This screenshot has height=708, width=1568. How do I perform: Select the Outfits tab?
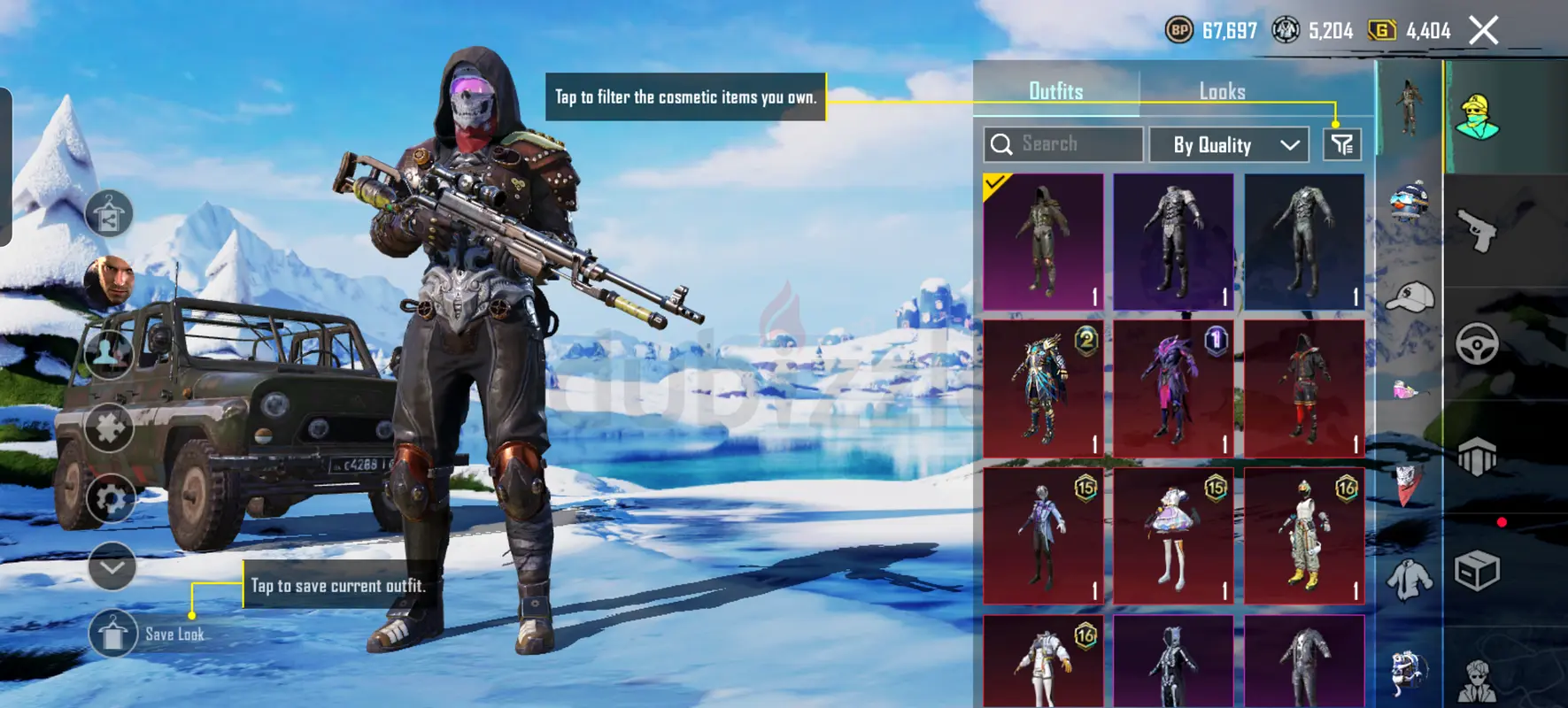1055,91
